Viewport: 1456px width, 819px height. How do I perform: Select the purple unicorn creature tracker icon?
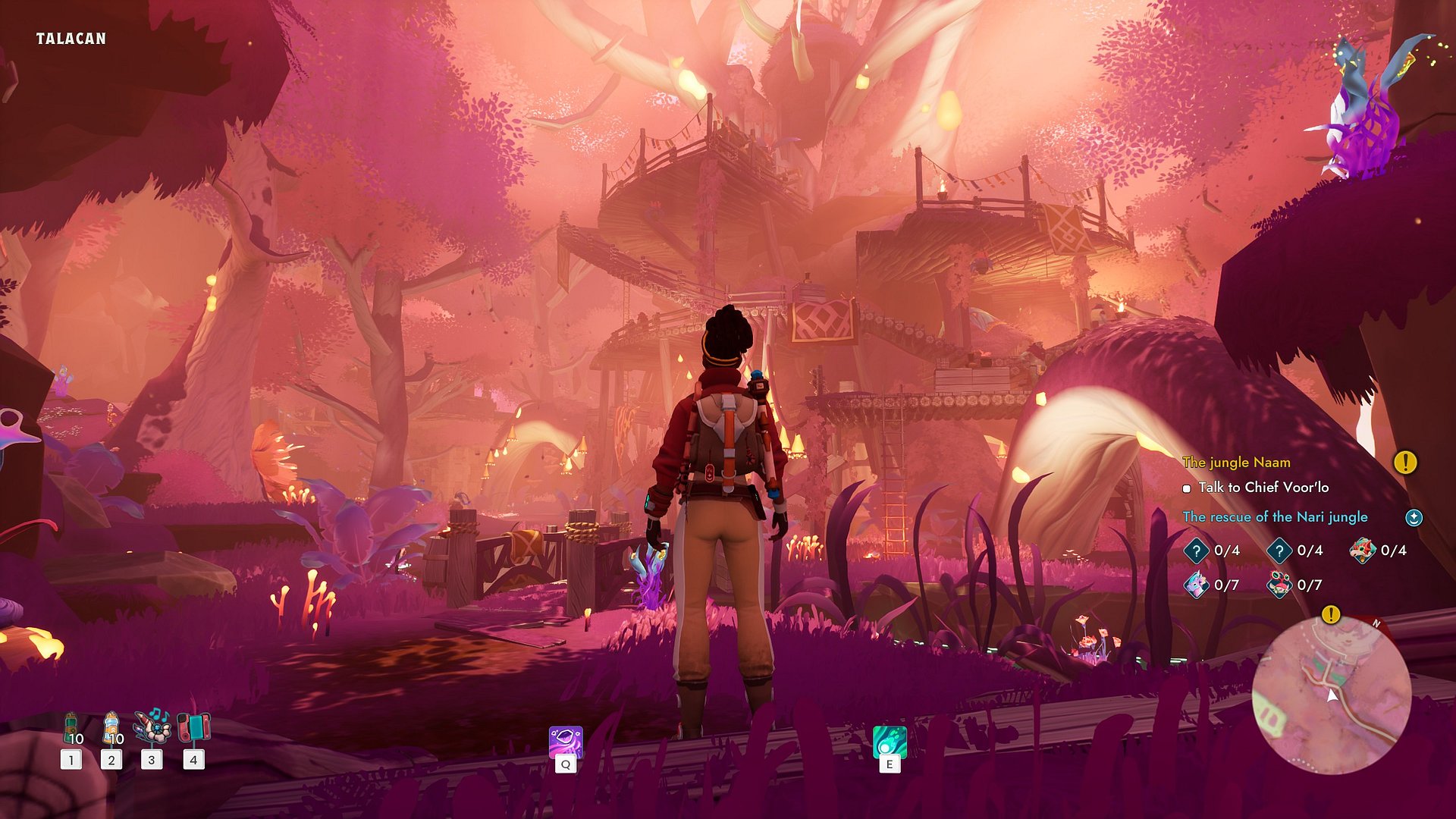[x=1197, y=585]
